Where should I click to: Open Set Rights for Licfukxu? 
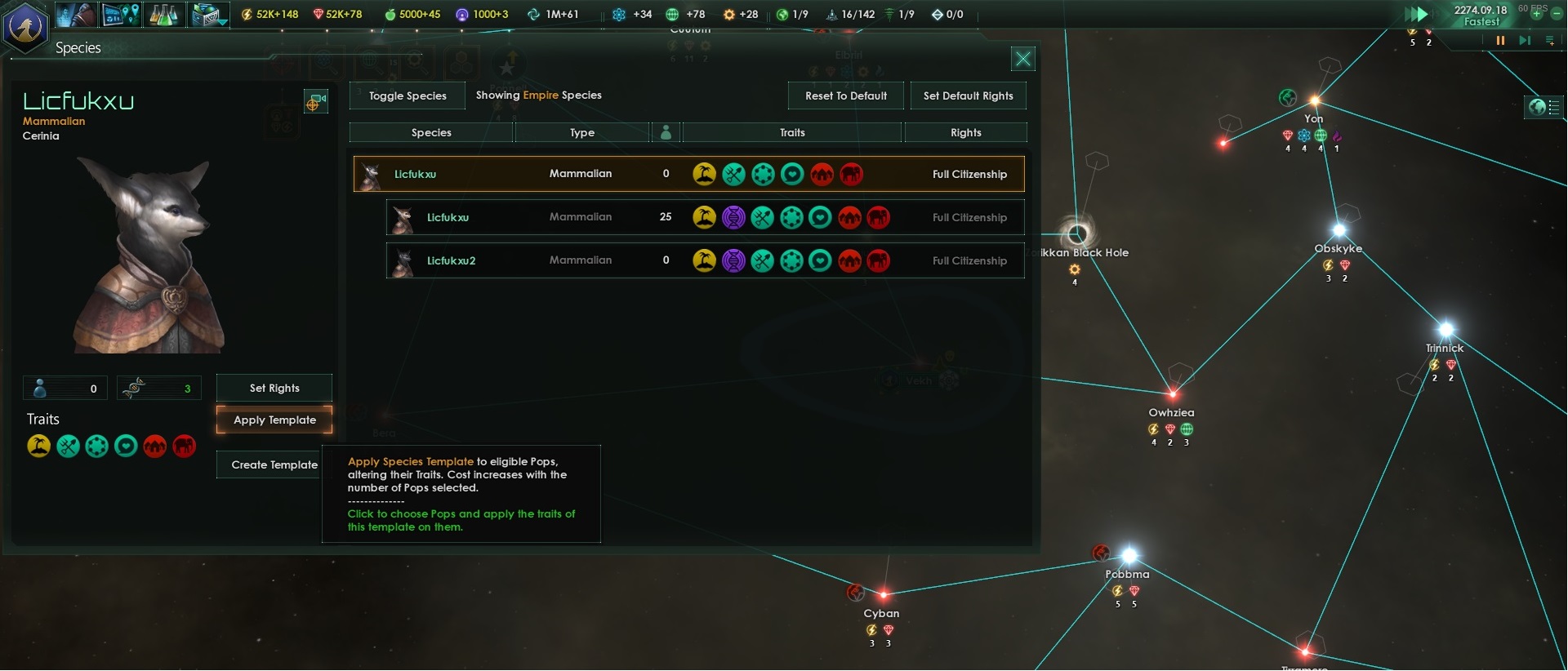tap(274, 388)
